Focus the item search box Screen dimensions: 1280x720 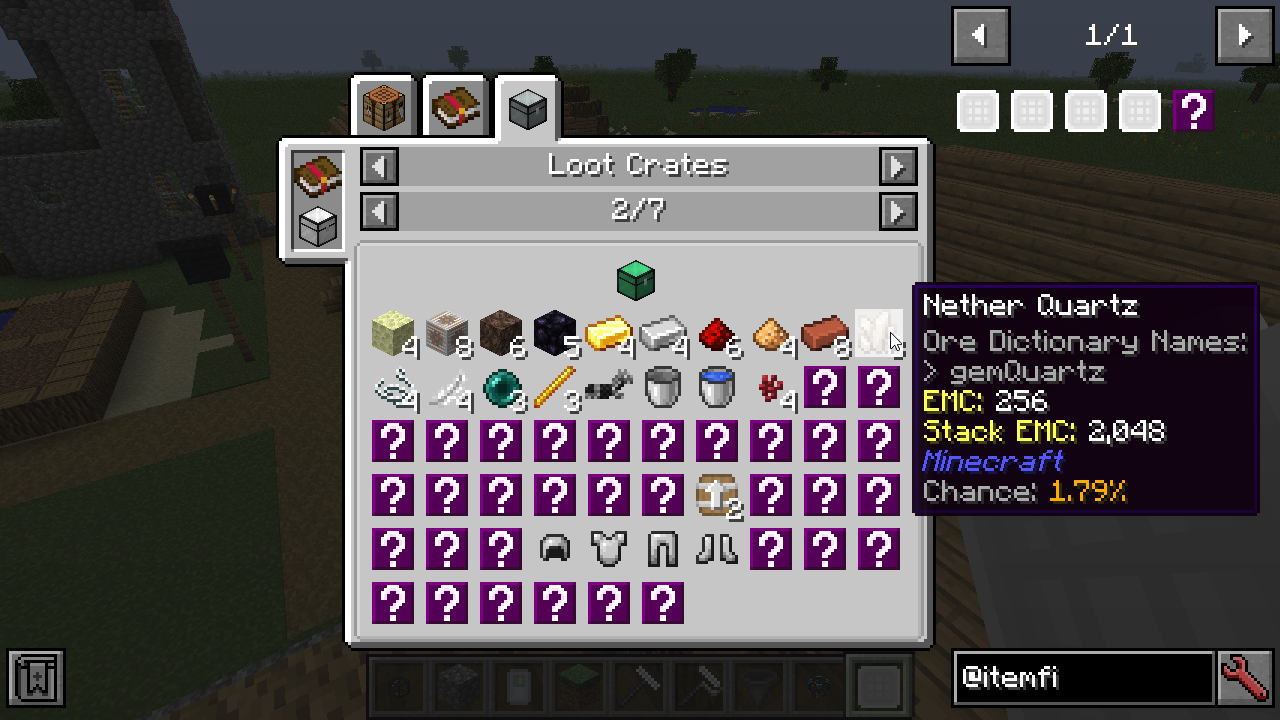pos(1082,678)
